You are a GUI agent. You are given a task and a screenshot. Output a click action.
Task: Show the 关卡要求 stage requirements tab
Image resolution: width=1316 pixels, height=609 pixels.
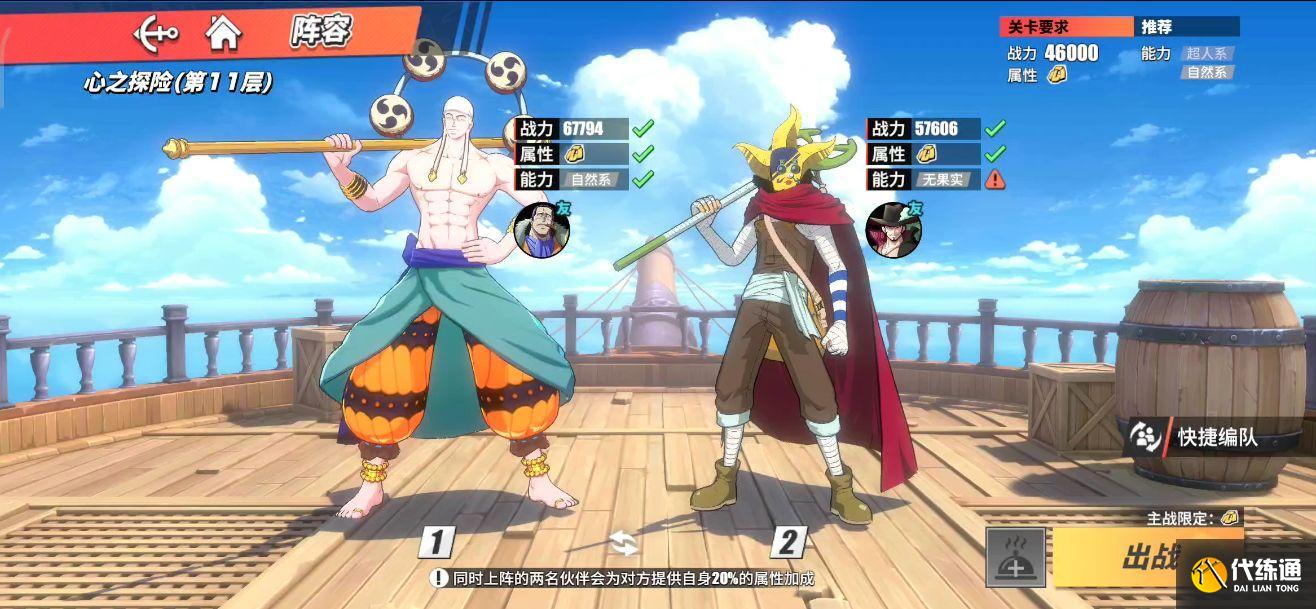1066,27
